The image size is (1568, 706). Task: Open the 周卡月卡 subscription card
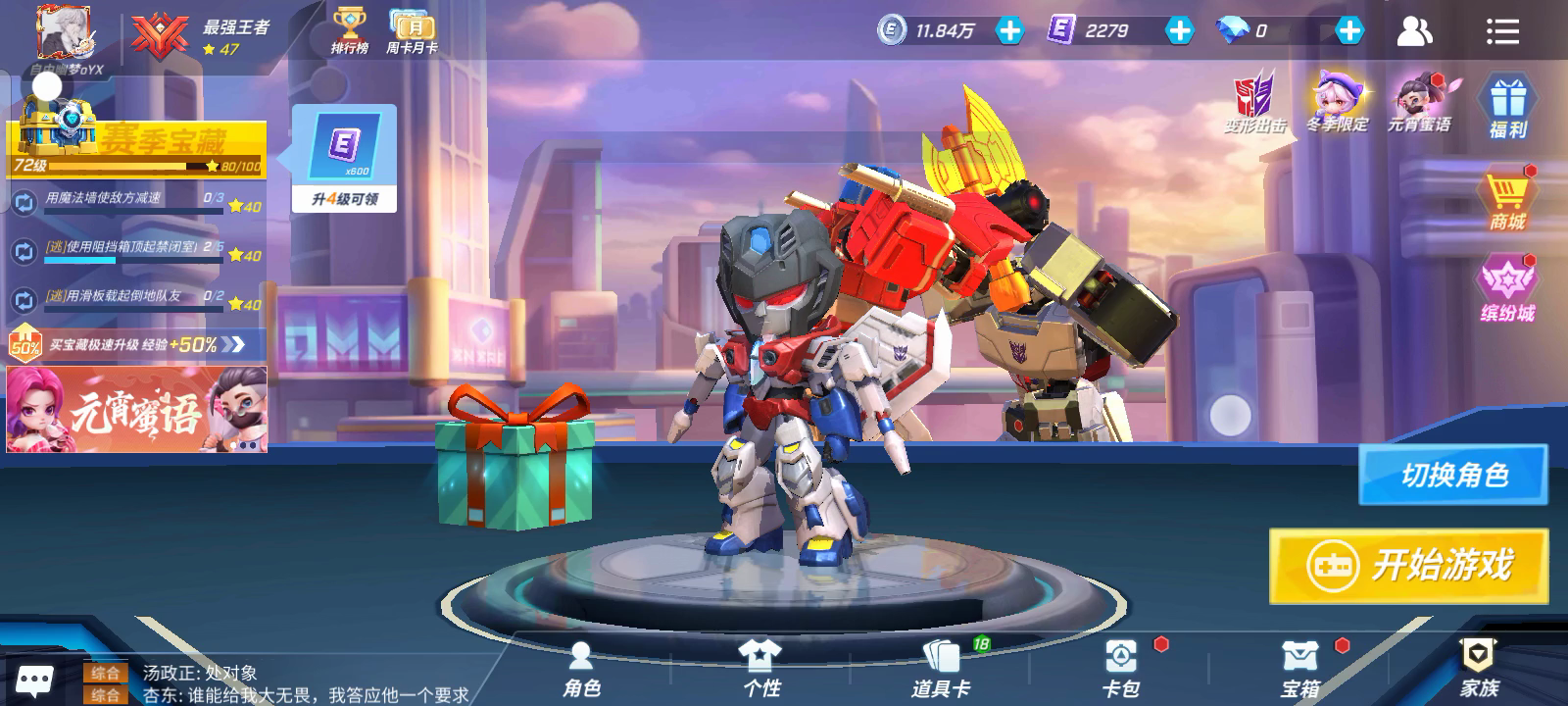[412, 31]
